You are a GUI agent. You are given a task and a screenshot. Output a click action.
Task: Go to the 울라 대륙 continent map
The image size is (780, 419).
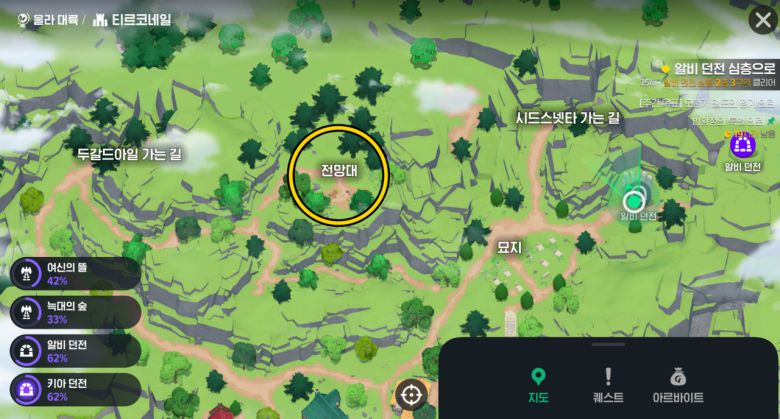click(x=47, y=19)
